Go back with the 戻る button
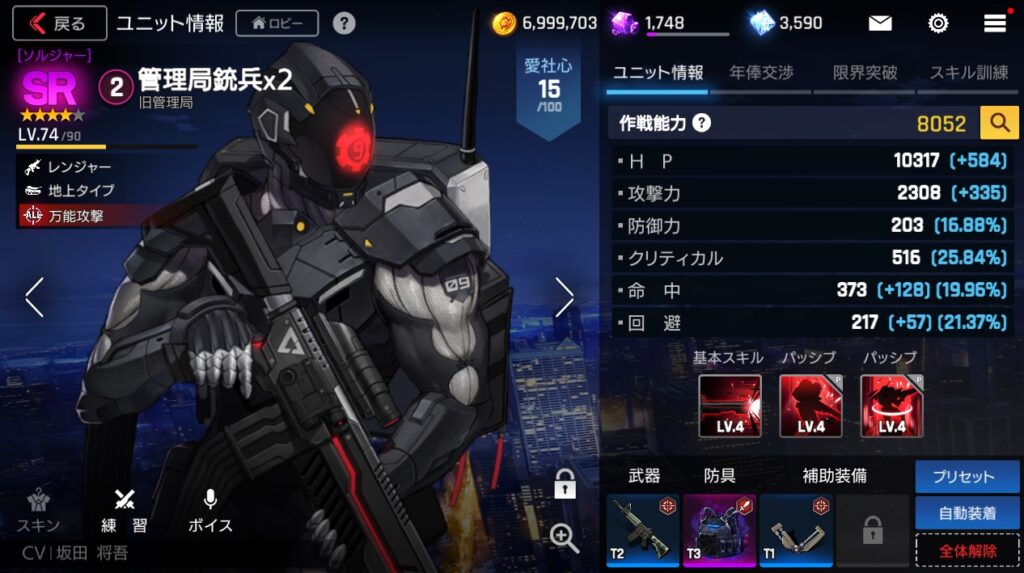The image size is (1024, 573). coord(58,23)
